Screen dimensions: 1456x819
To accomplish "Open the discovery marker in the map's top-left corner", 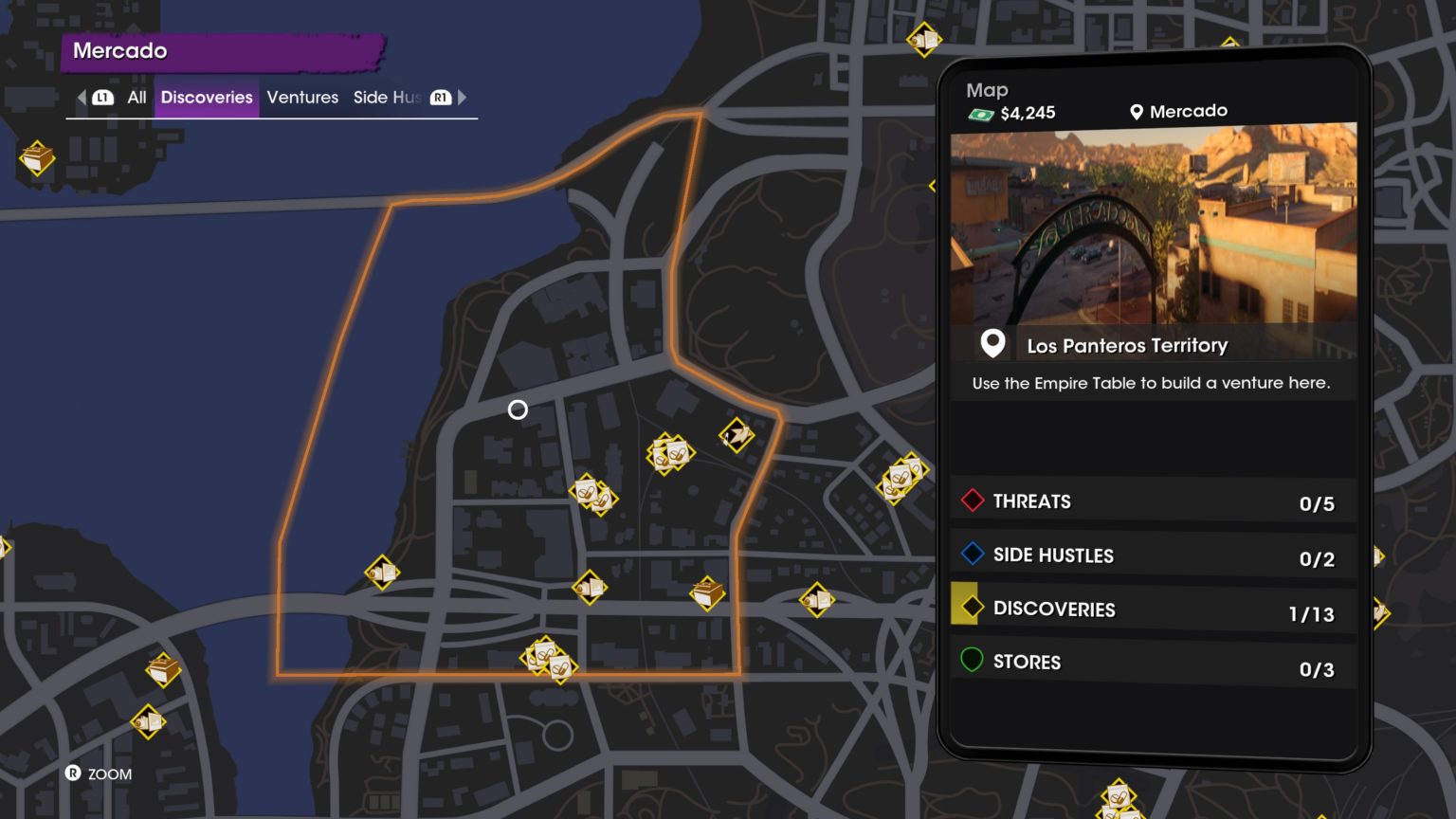I will point(35,159).
